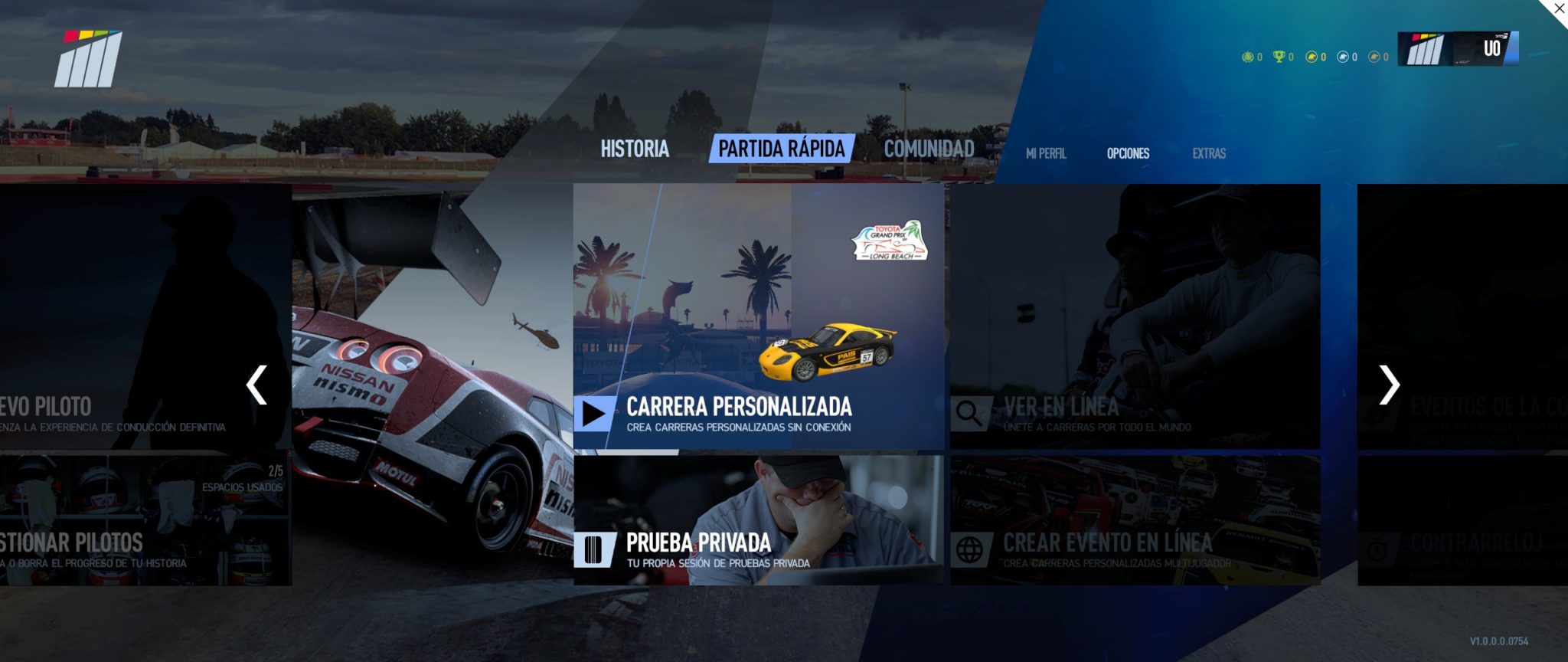This screenshot has width=1568, height=662.
Task: Open Ver en Línea tile
Action: coord(1135,316)
